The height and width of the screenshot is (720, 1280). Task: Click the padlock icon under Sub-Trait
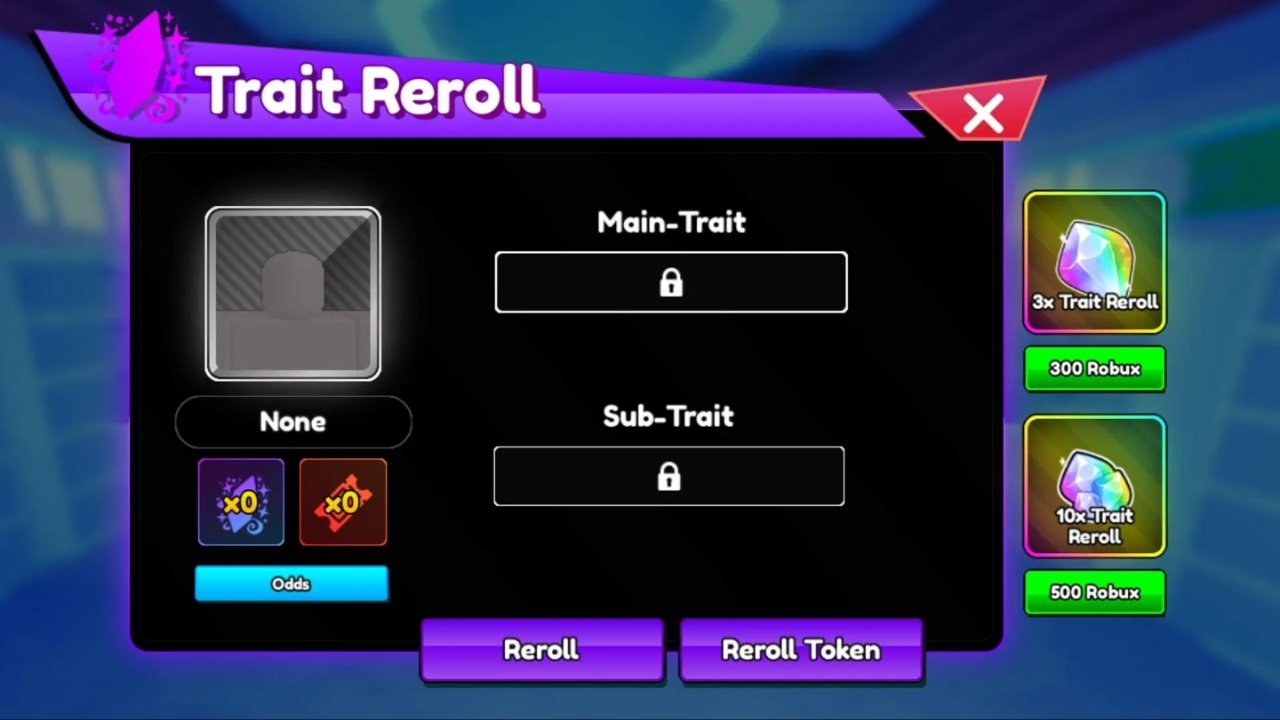(x=668, y=476)
